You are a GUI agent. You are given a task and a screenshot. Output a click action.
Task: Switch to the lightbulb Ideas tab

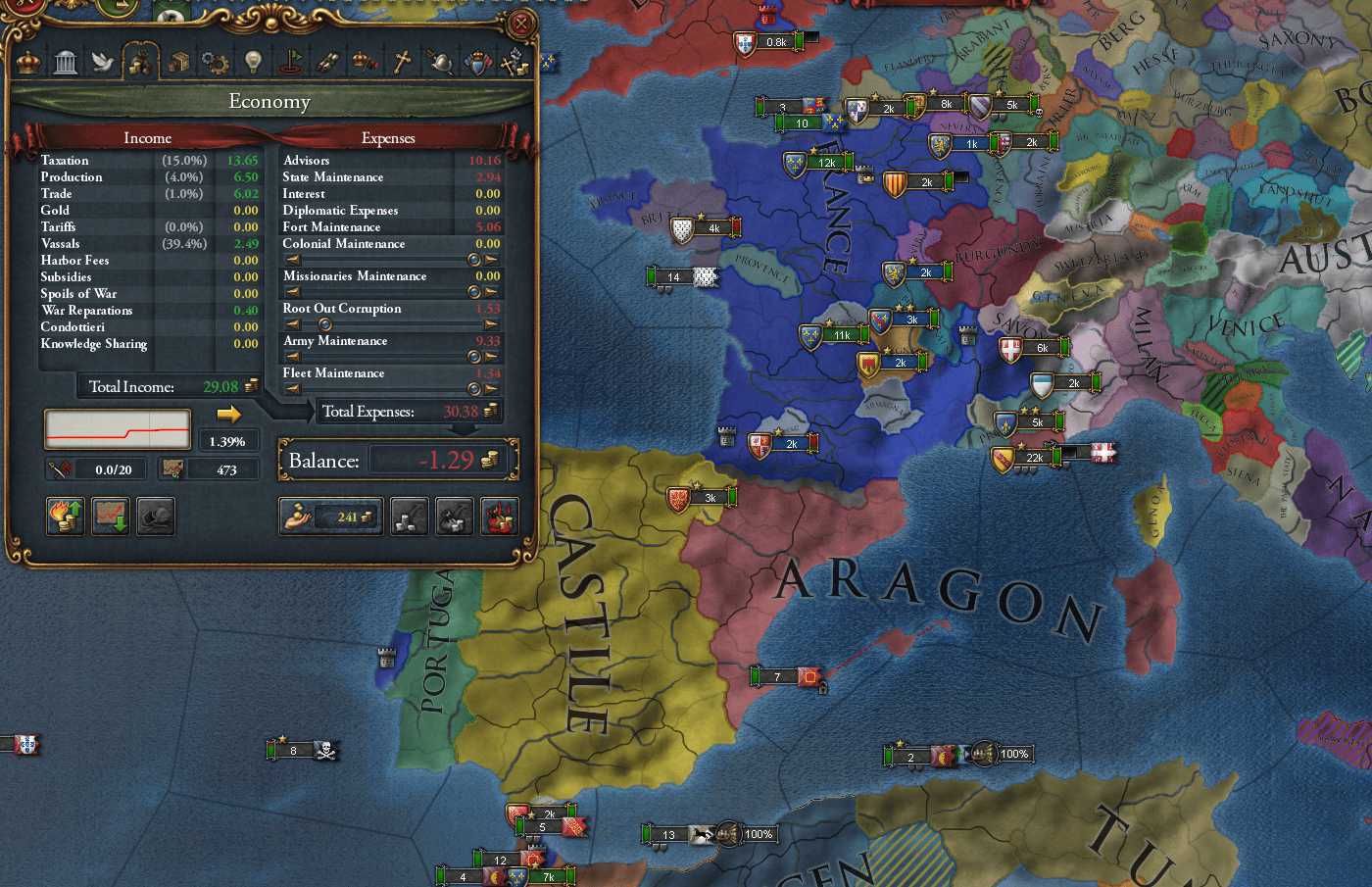tap(252, 63)
